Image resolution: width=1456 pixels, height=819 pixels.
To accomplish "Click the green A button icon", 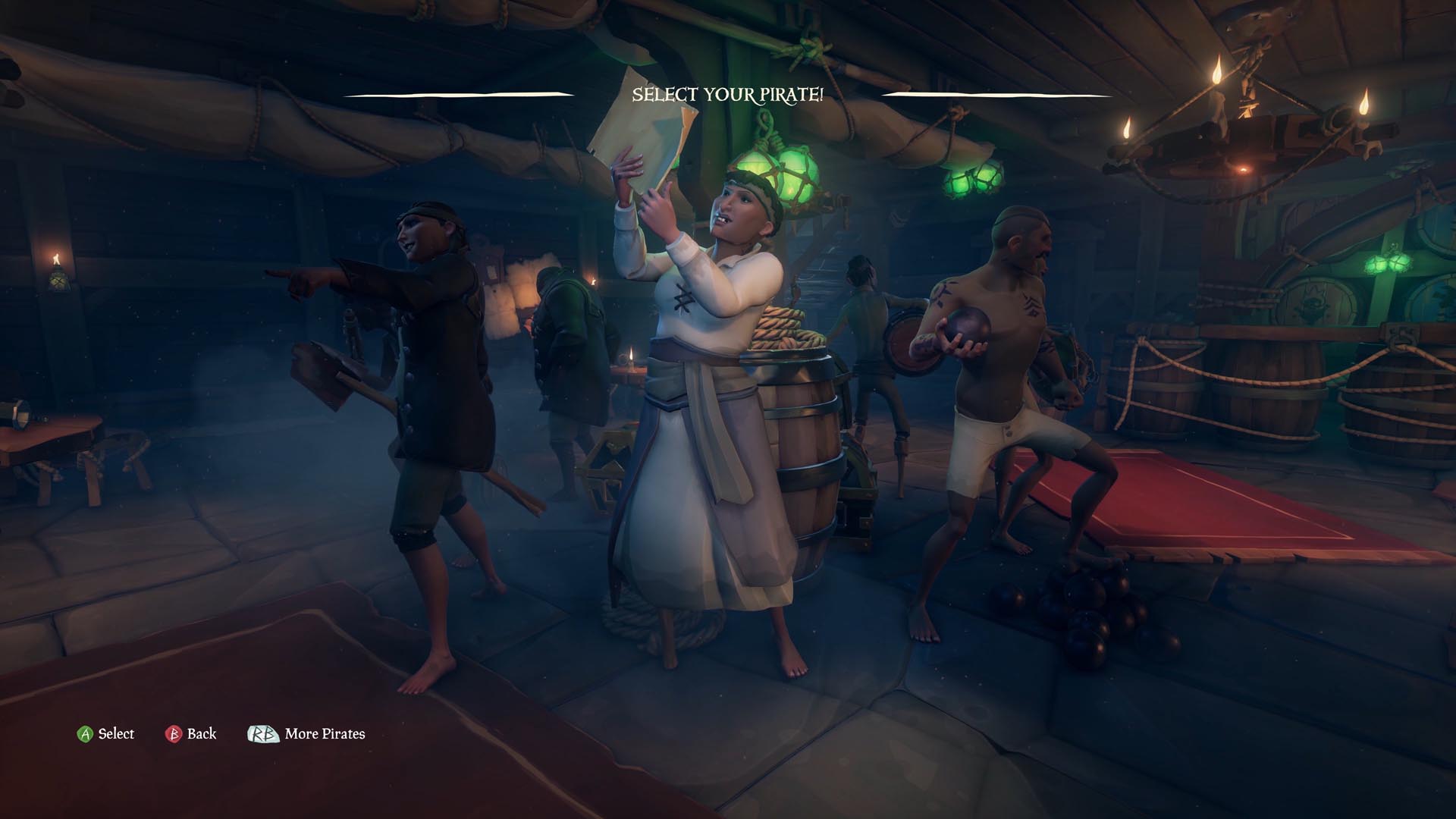I will [85, 733].
